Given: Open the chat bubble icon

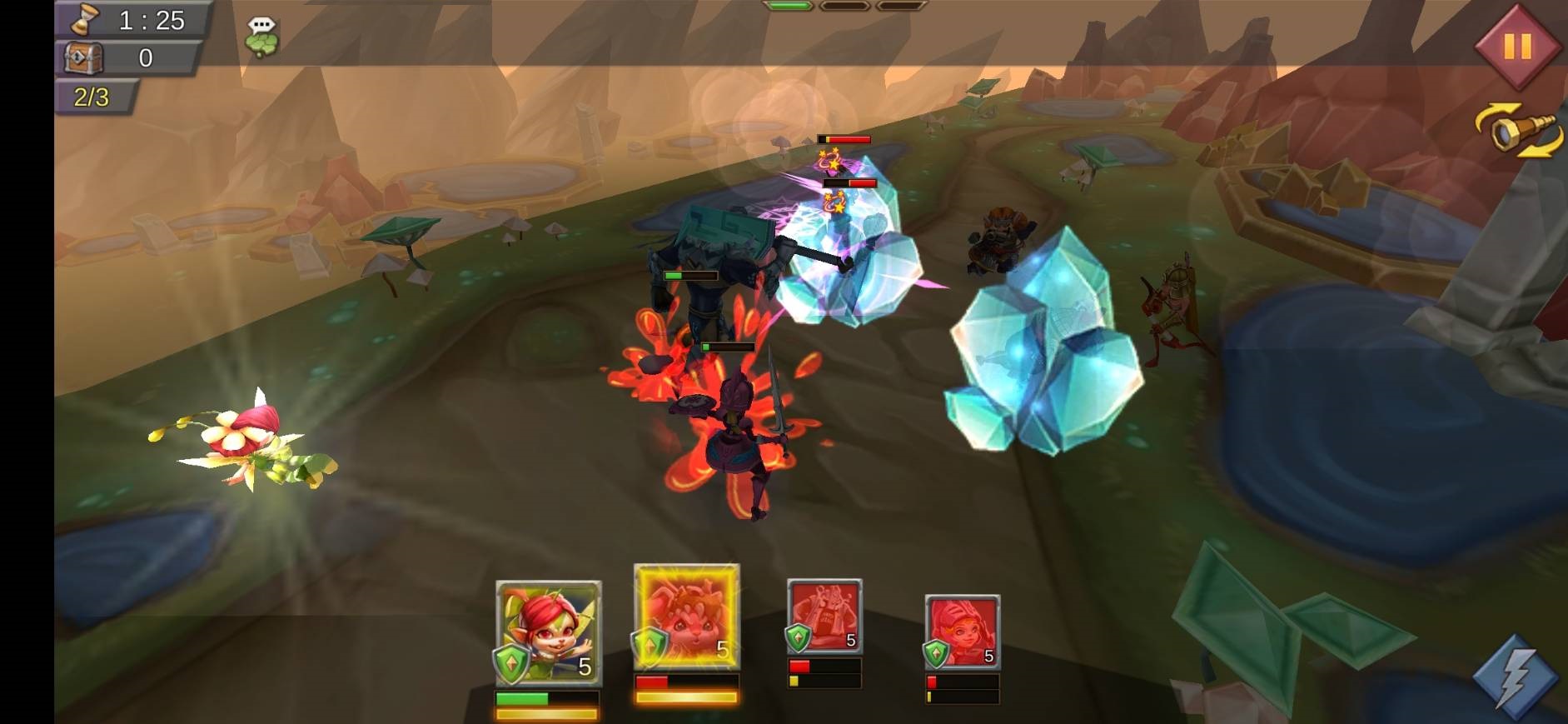Looking at the screenshot, I should coord(261,37).
